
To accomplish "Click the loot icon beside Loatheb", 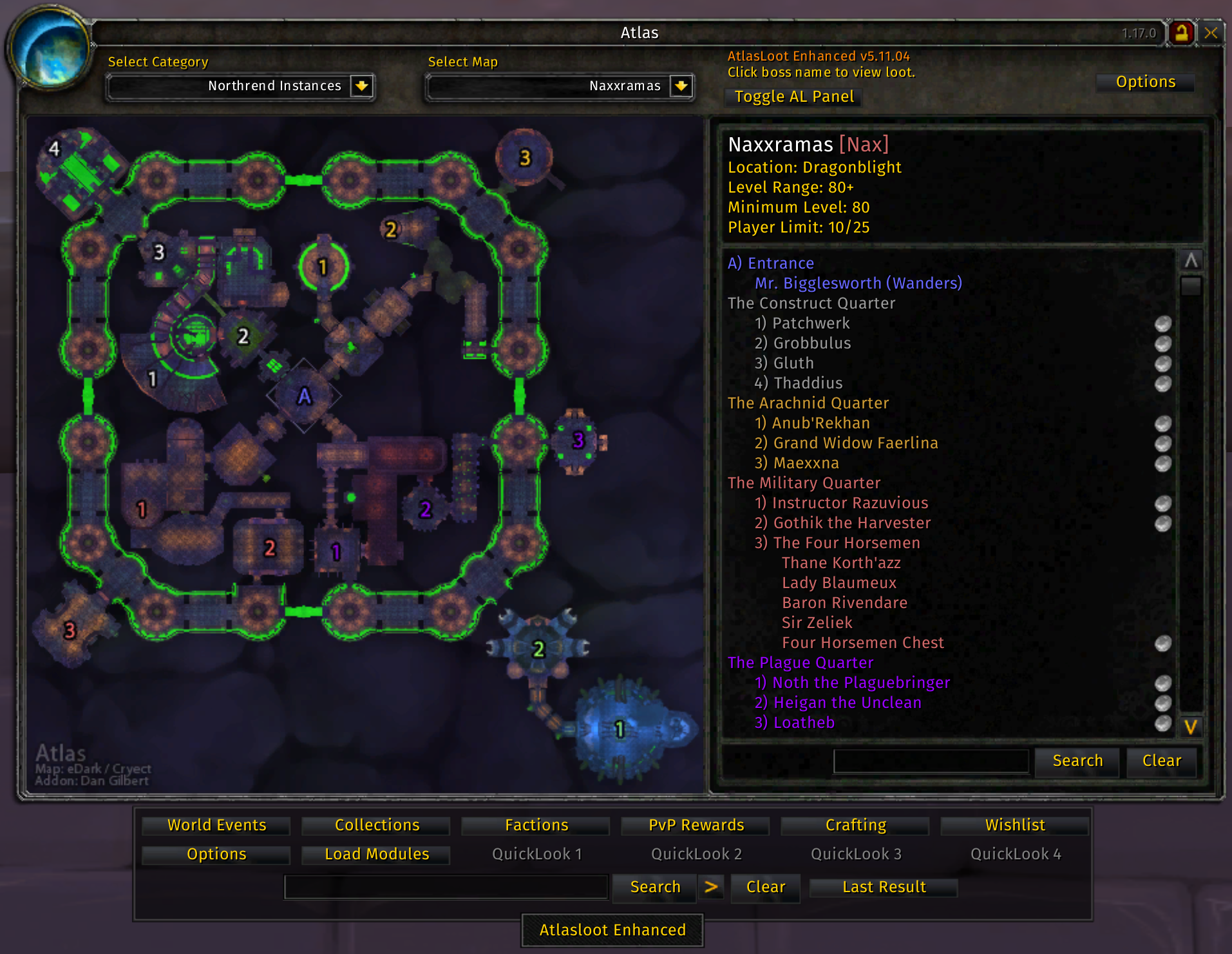I will click(x=1162, y=723).
